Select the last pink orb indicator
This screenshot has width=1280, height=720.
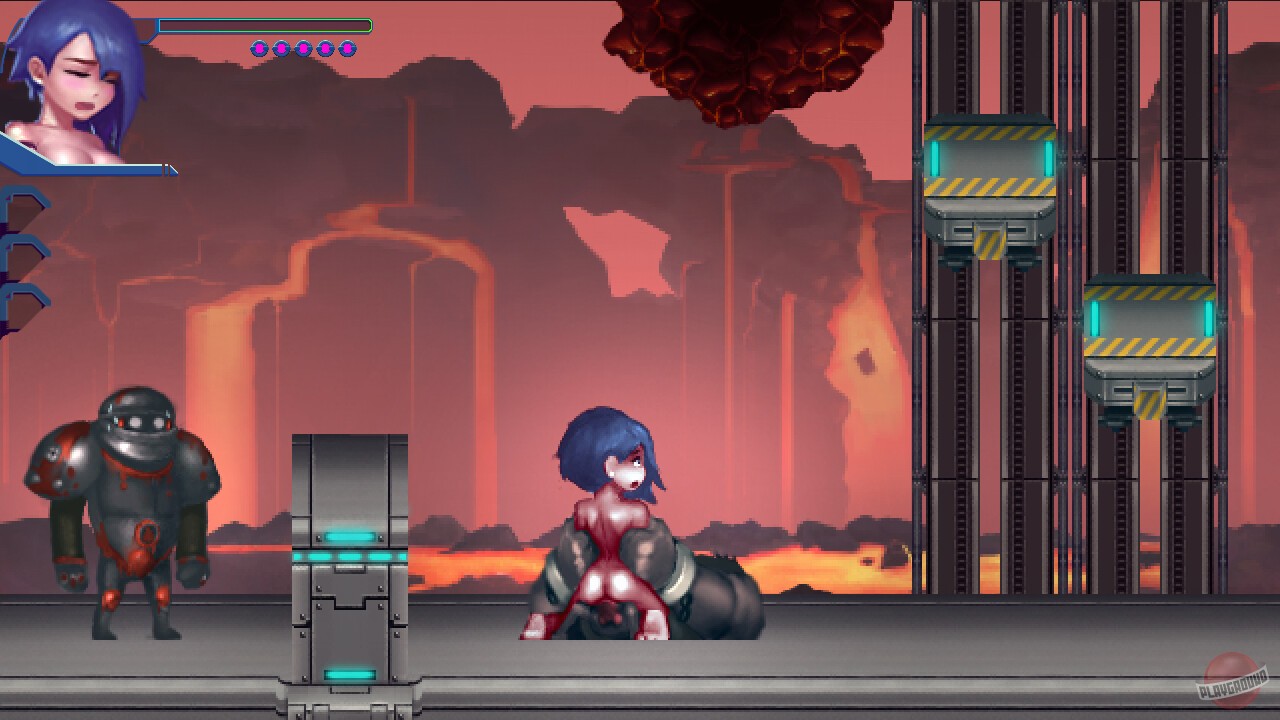click(x=347, y=48)
